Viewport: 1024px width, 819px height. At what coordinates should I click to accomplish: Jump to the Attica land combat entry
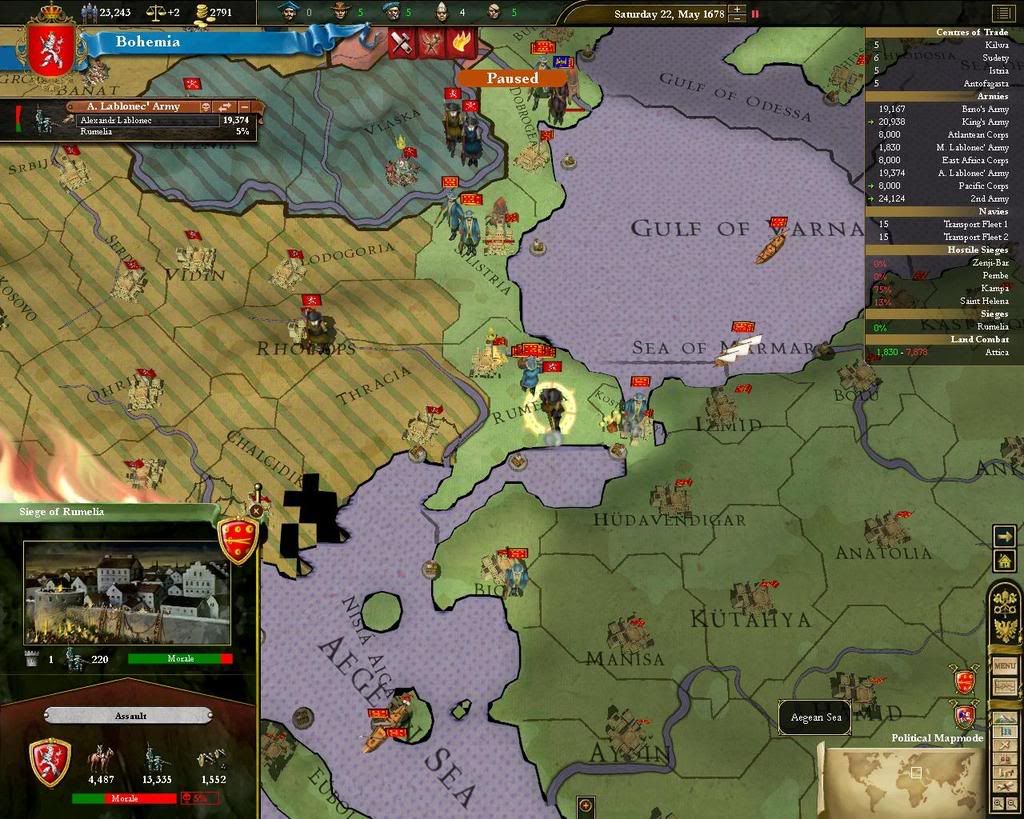click(996, 352)
